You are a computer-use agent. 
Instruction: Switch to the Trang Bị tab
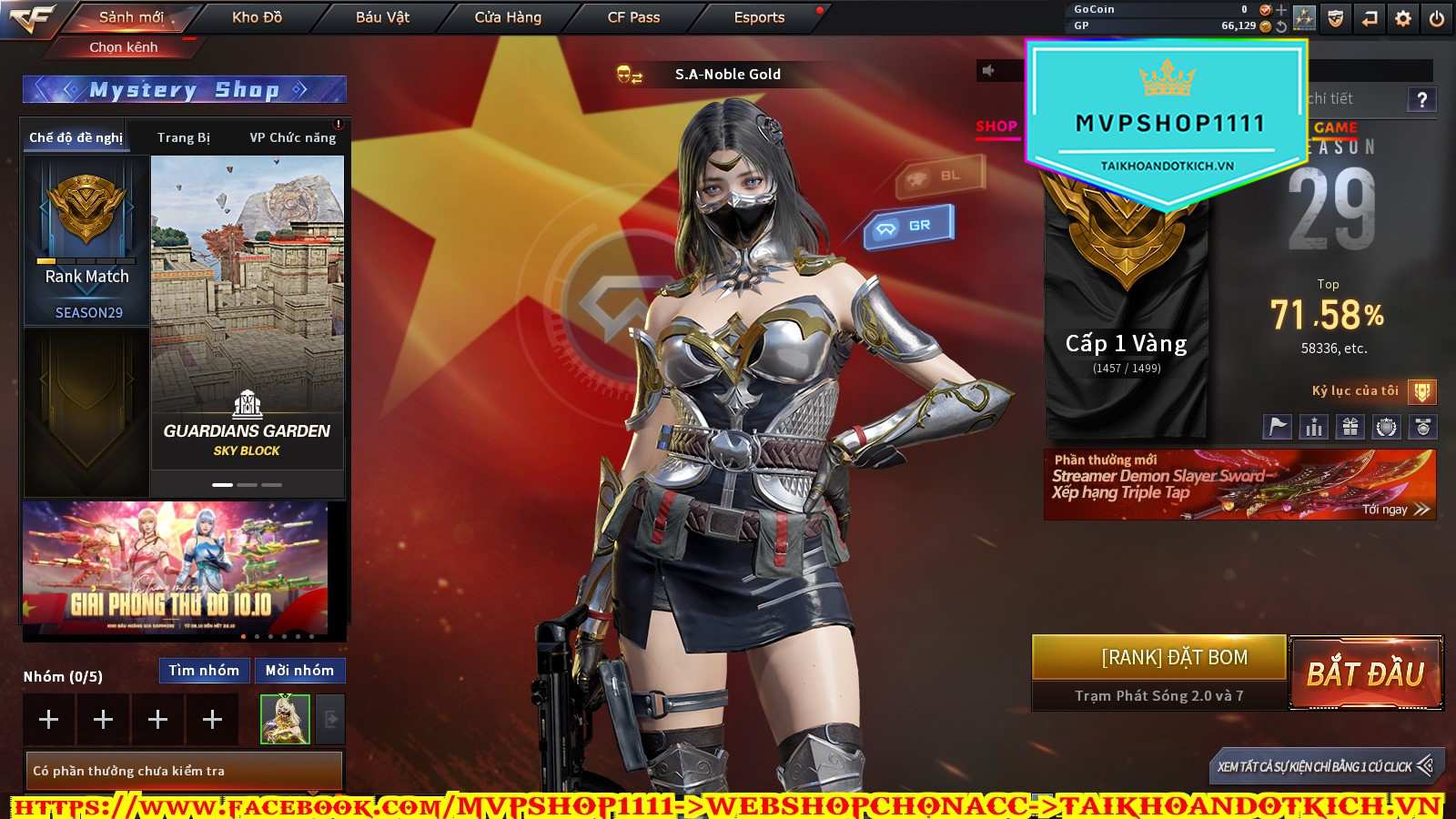[184, 137]
